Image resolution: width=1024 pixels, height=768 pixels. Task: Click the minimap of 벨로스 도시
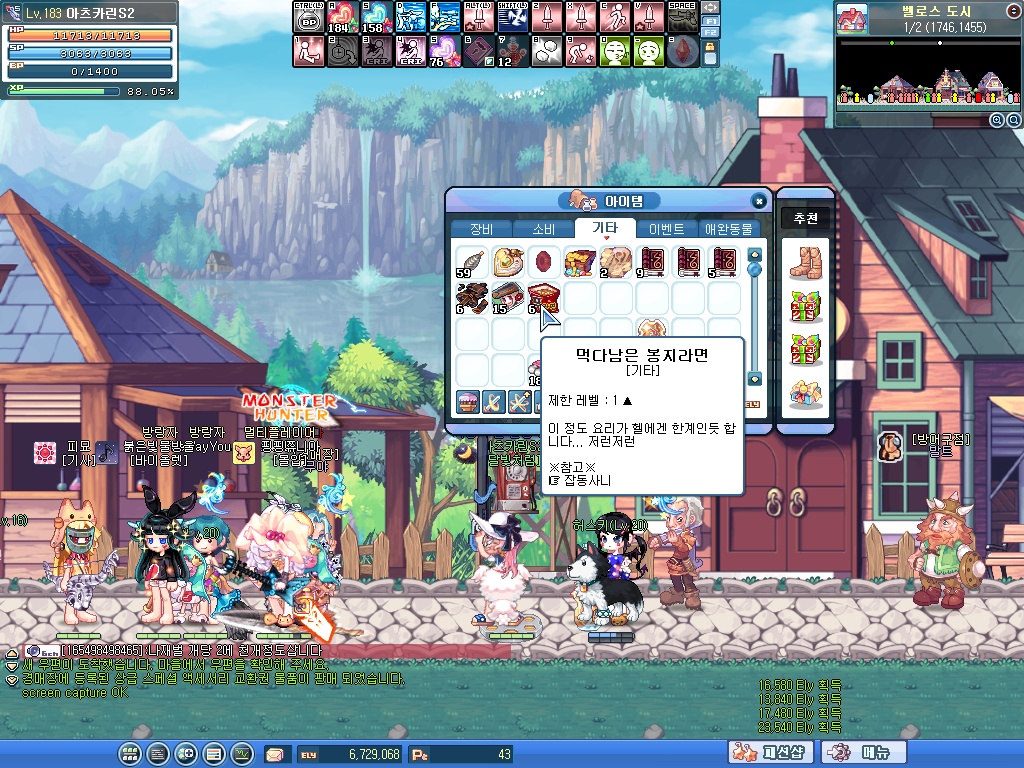[x=920, y=73]
